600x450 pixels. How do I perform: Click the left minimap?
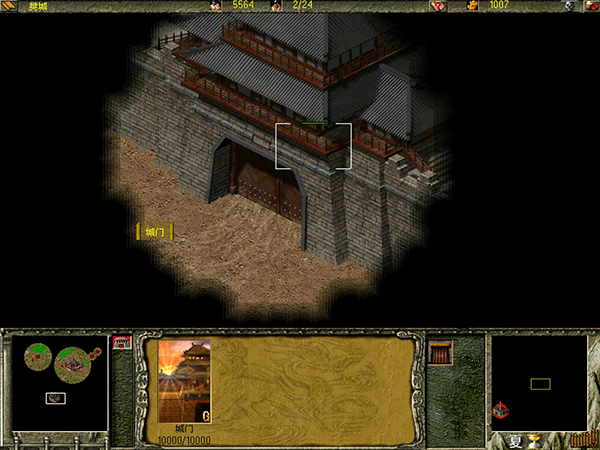58,381
